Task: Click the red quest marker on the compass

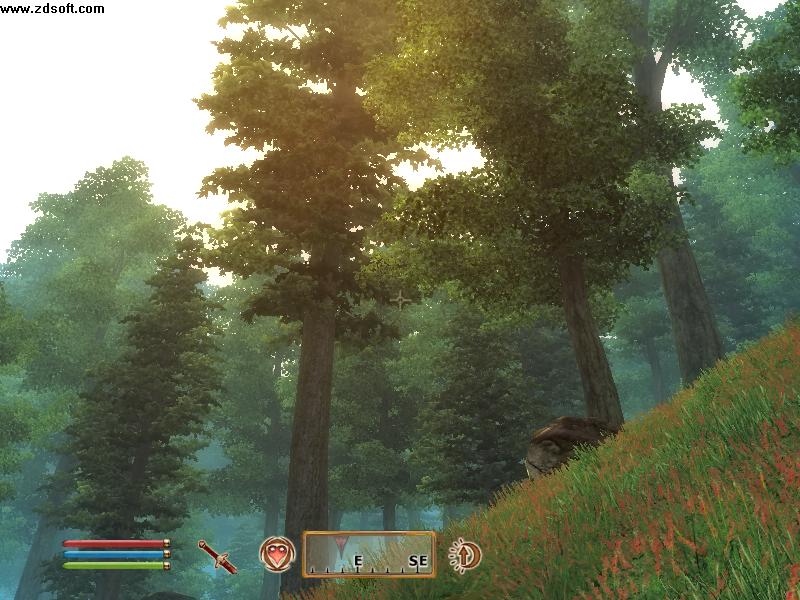Action: click(345, 546)
